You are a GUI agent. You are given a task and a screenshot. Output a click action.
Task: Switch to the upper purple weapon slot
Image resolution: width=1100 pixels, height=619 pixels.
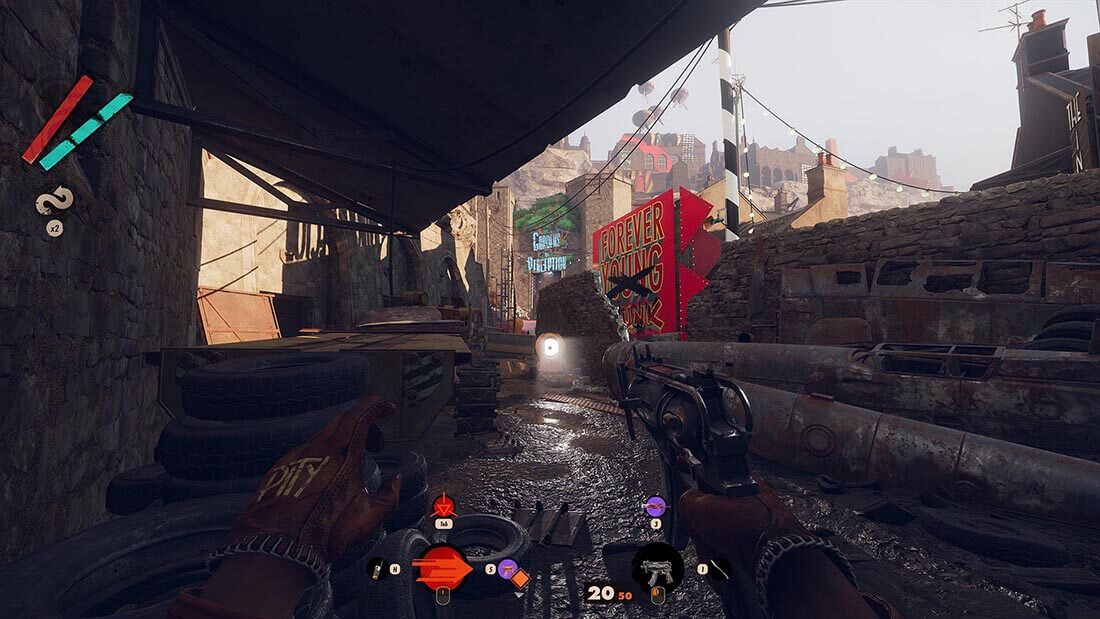pos(655,506)
